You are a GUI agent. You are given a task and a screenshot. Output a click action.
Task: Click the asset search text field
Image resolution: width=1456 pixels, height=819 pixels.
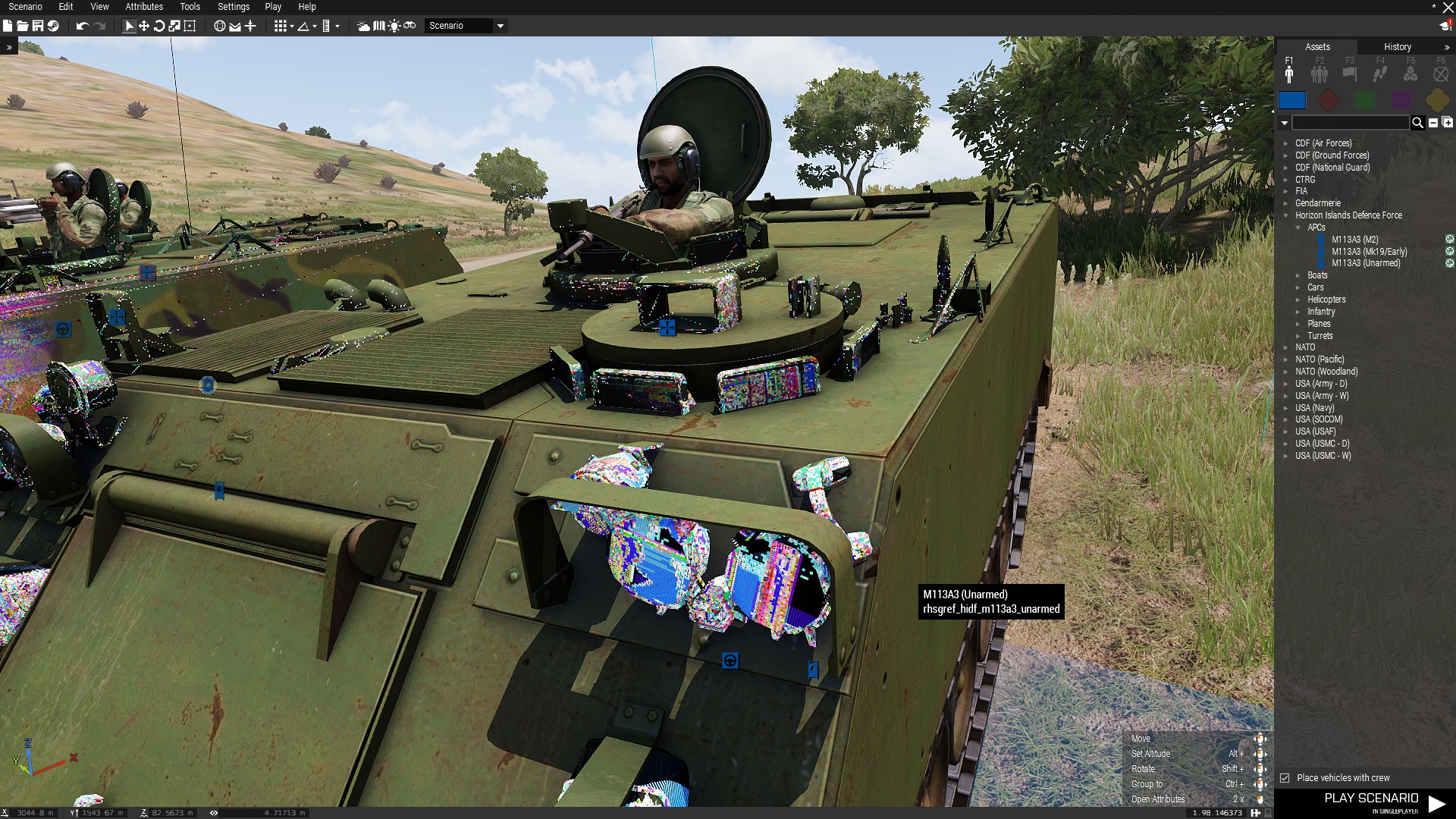click(x=1350, y=123)
